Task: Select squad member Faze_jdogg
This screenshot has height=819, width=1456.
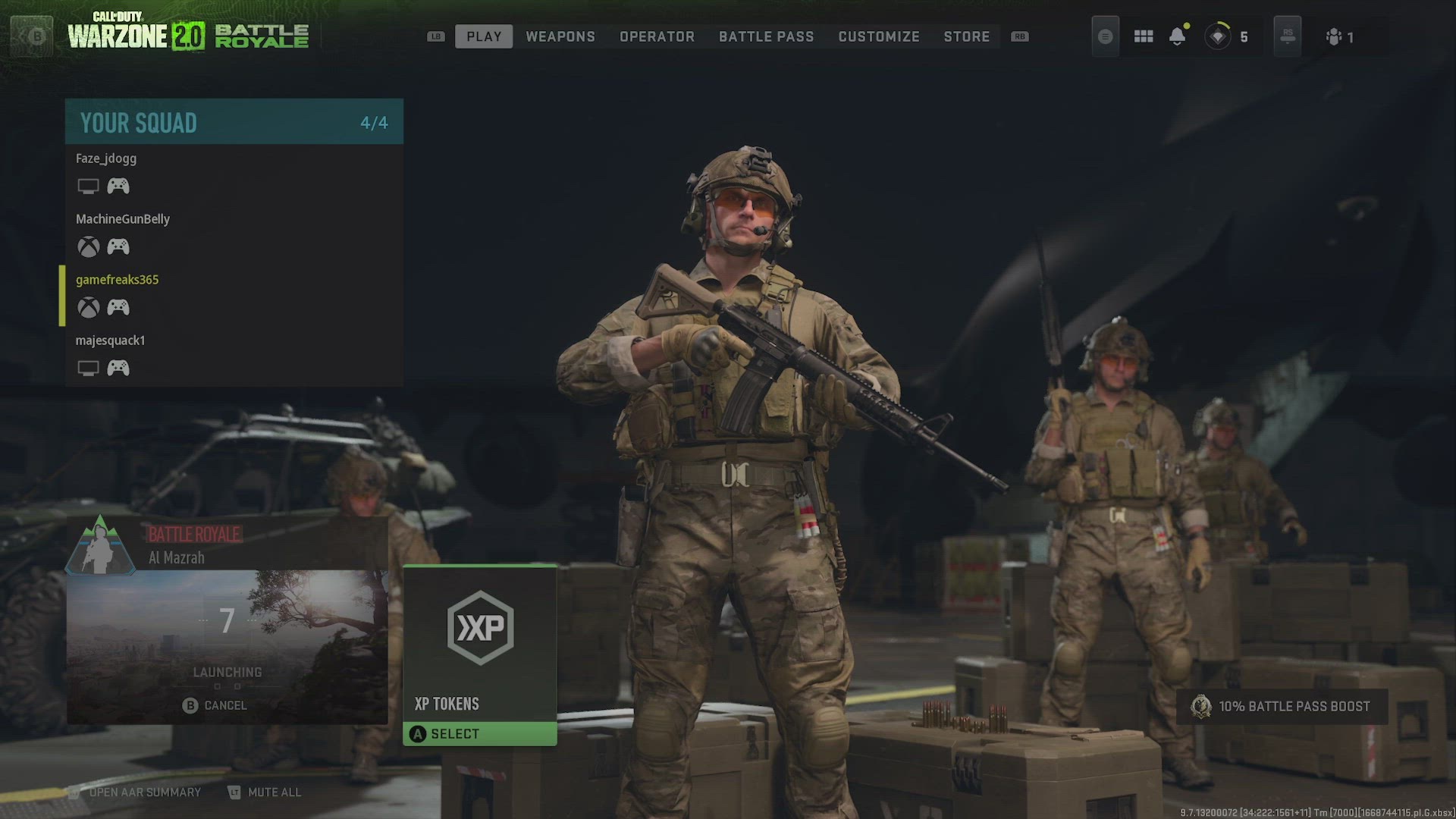Action: [106, 158]
